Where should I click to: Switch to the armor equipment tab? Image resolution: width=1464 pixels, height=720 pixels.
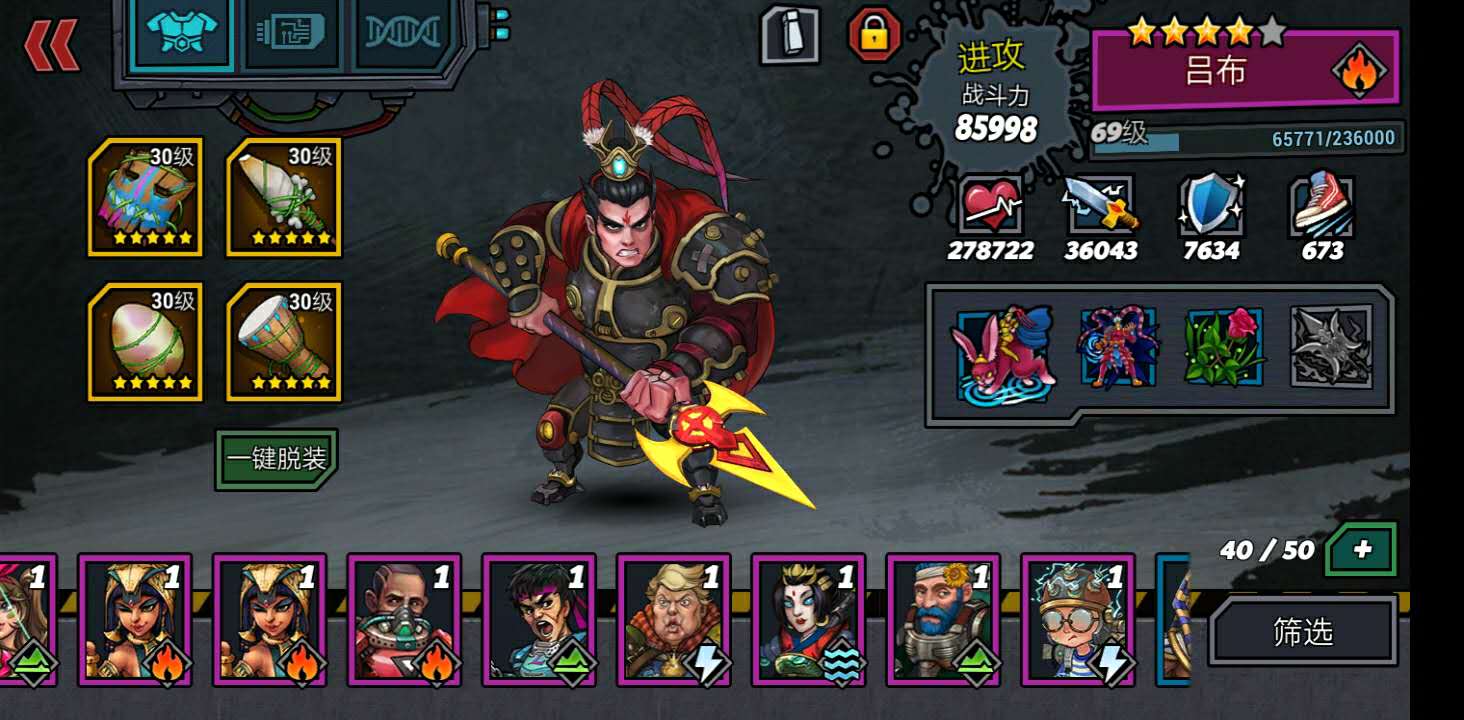pyautogui.click(x=182, y=33)
